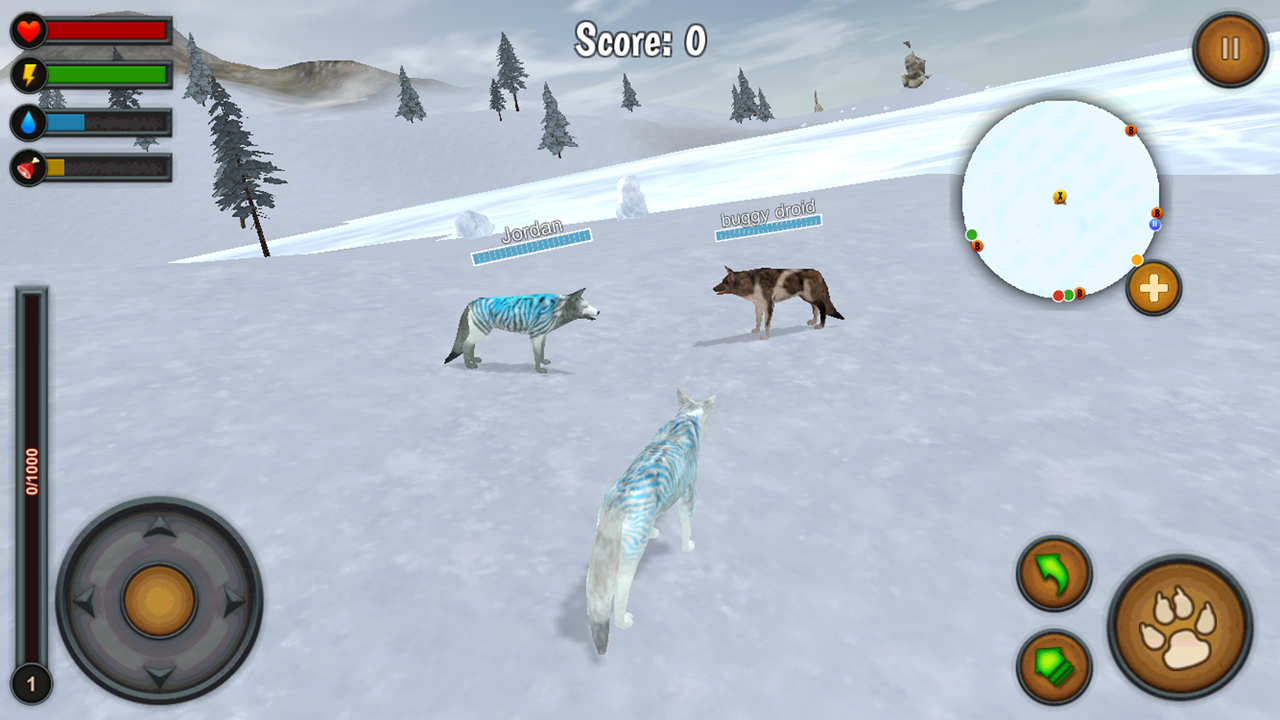Tap the water droplet thirst icon
The height and width of the screenshot is (720, 1280).
tap(27, 119)
